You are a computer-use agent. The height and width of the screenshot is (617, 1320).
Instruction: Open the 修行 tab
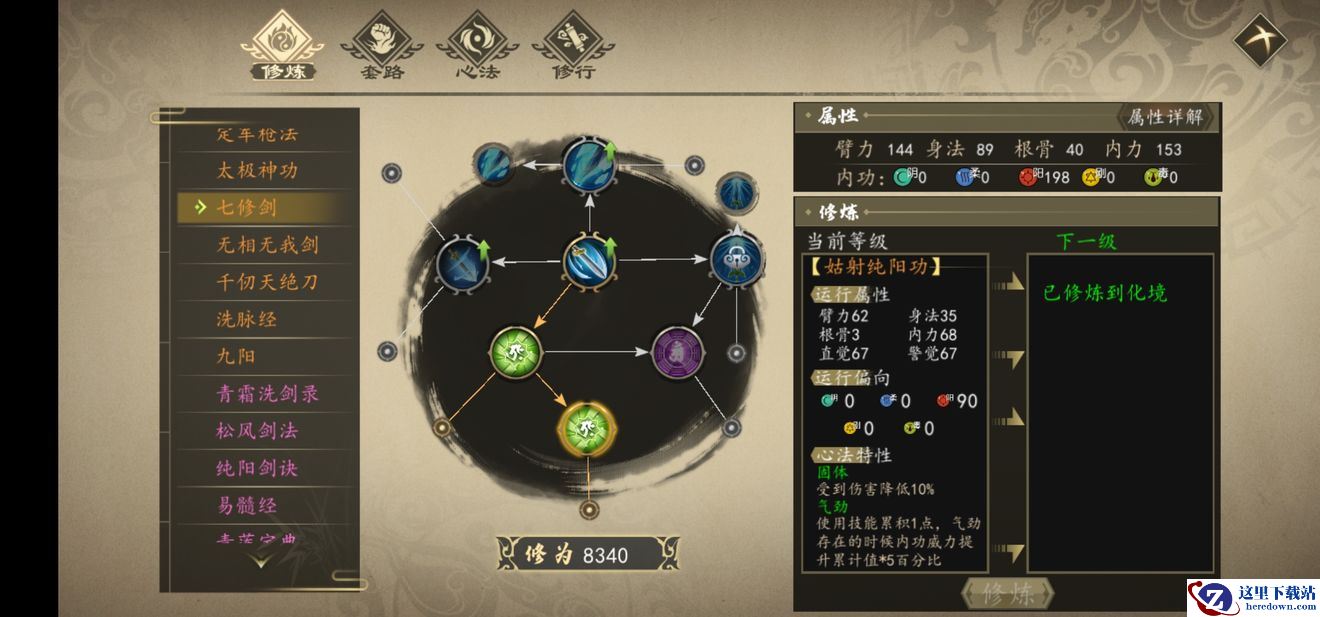573,45
